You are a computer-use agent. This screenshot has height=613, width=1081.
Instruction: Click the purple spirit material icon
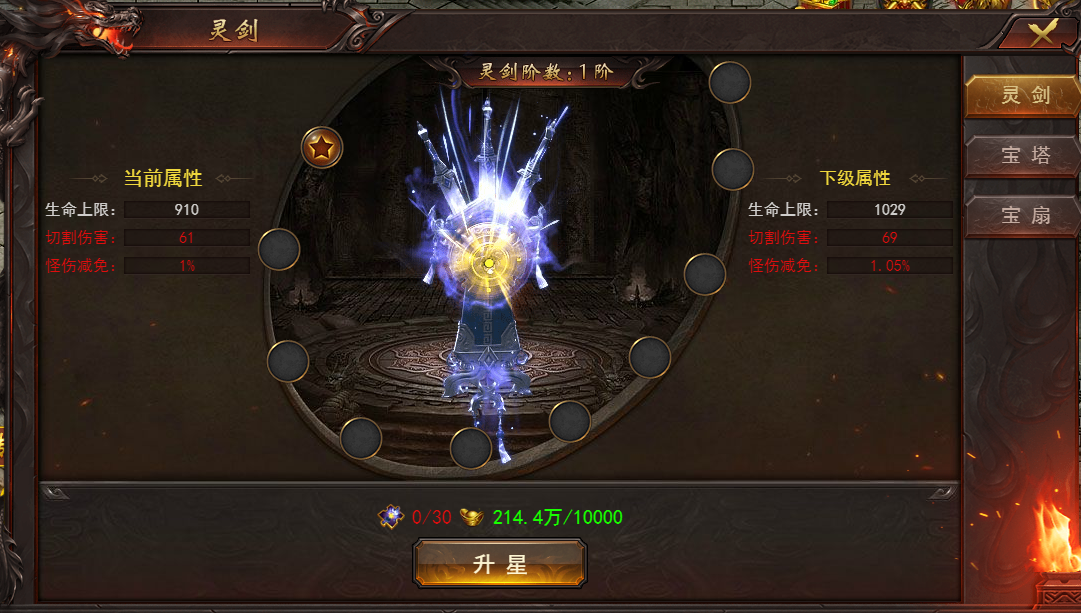[x=391, y=517]
